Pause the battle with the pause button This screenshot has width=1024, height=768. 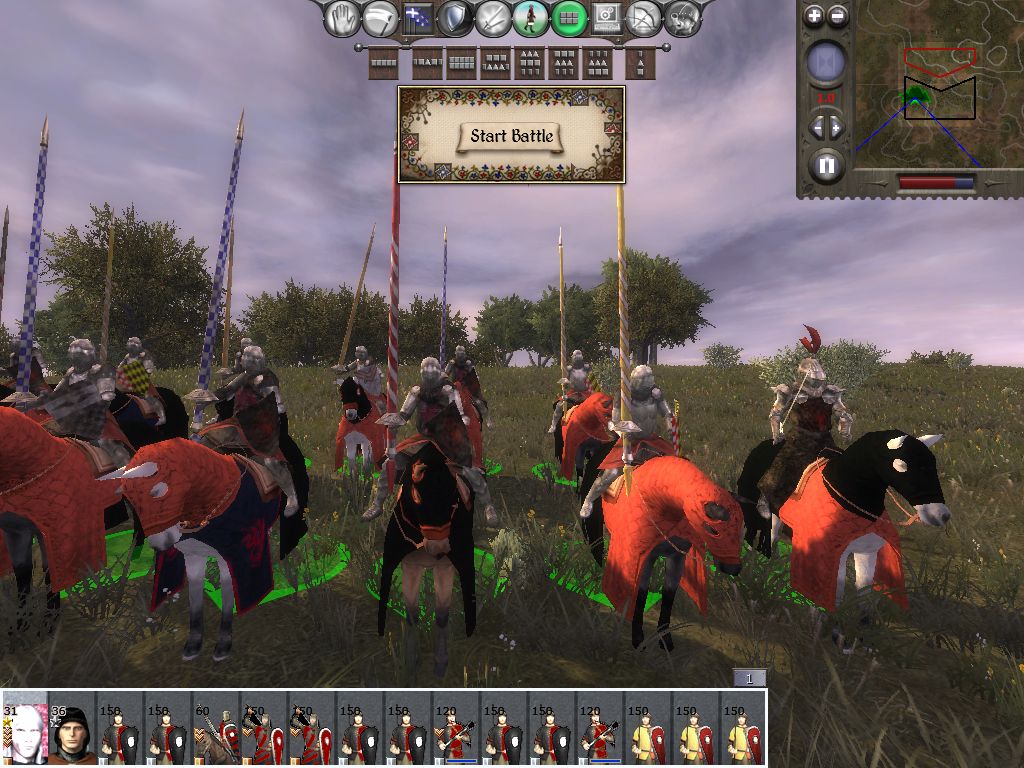click(826, 164)
